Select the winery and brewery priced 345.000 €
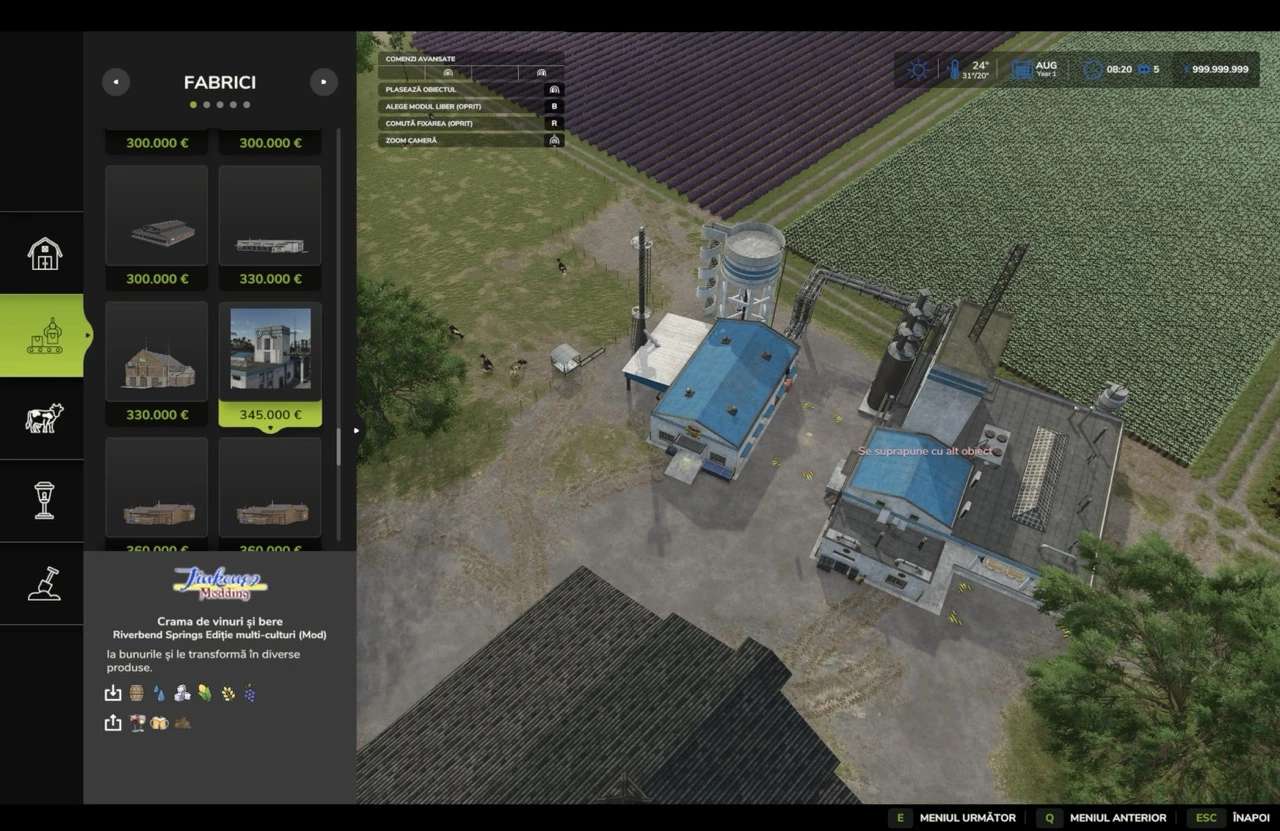 coord(270,363)
